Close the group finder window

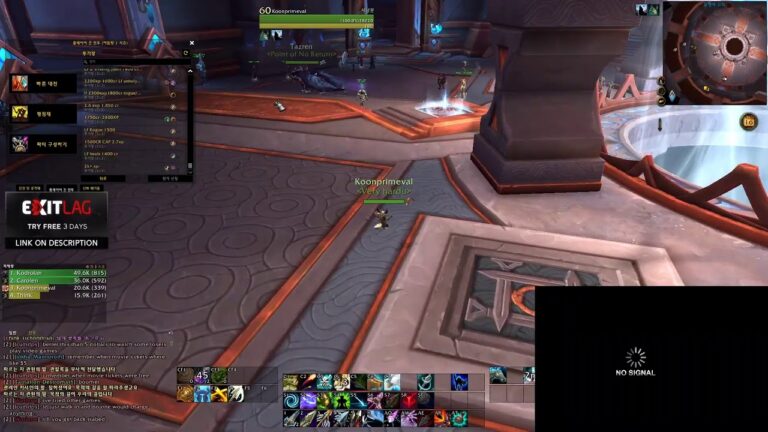click(x=193, y=43)
